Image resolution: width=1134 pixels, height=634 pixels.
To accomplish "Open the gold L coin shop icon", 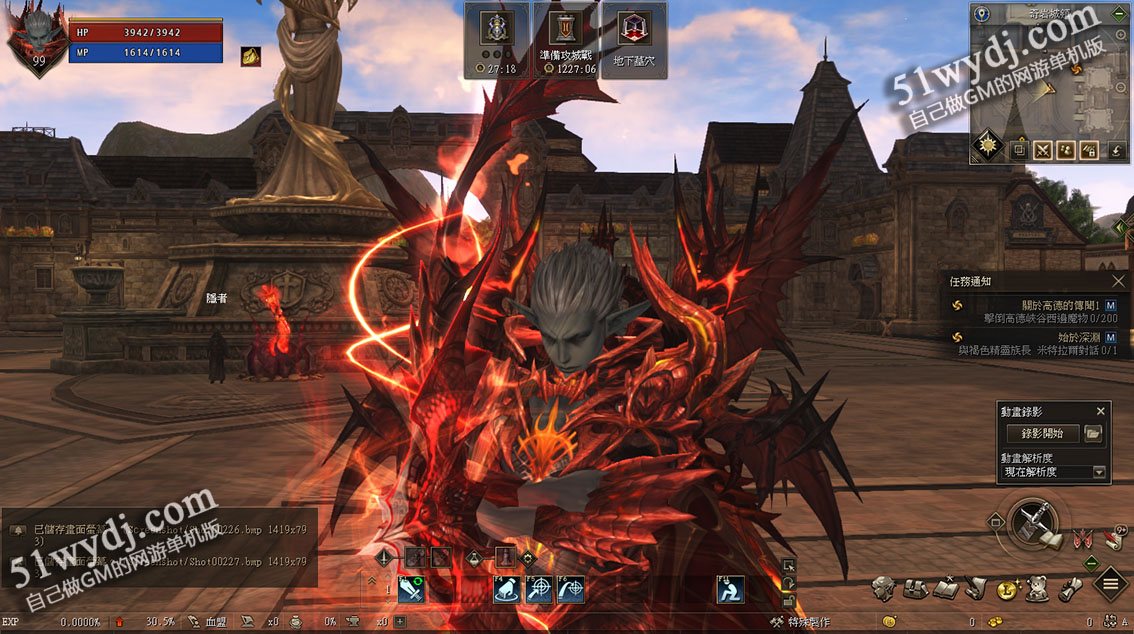I will [1007, 590].
